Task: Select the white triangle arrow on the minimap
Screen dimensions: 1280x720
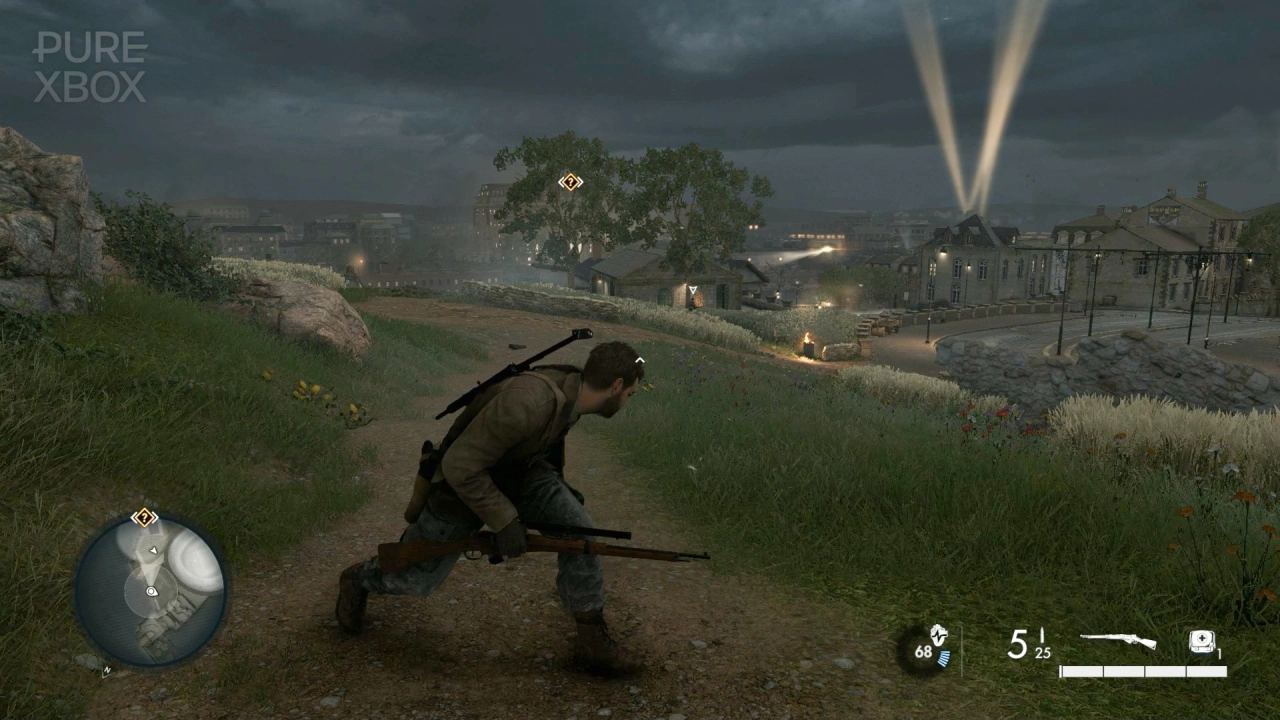Action: pyautogui.click(x=154, y=550)
